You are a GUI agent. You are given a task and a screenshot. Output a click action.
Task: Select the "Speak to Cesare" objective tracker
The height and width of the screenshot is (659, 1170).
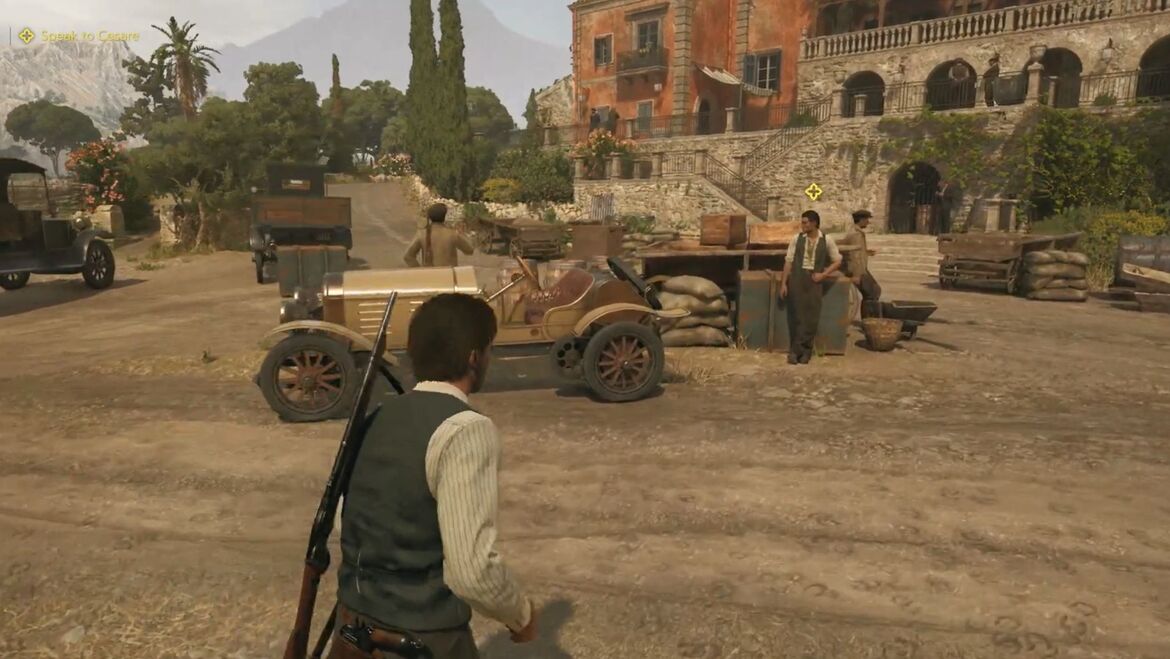point(78,36)
